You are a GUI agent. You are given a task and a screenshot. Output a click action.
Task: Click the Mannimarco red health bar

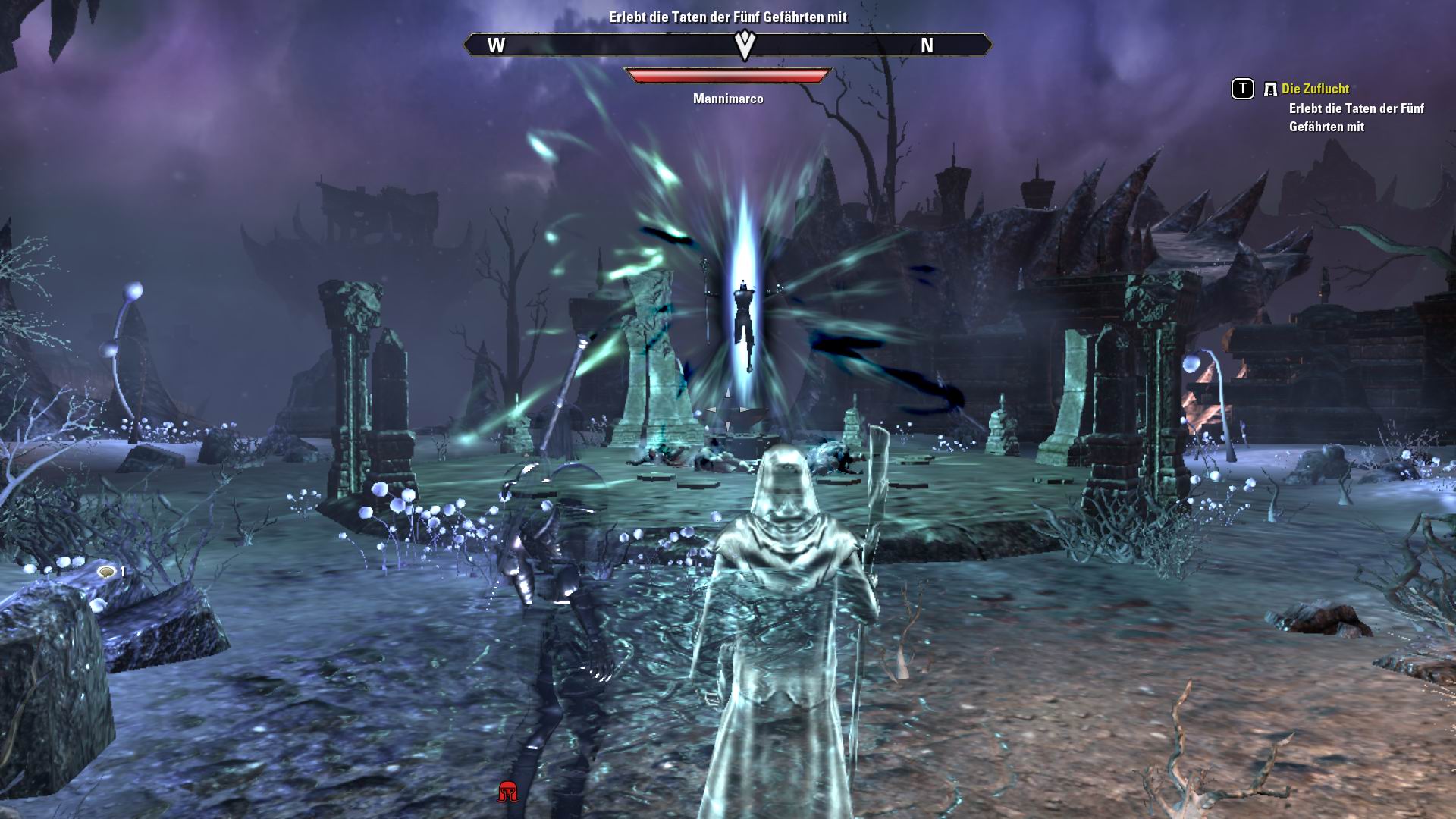click(x=728, y=74)
